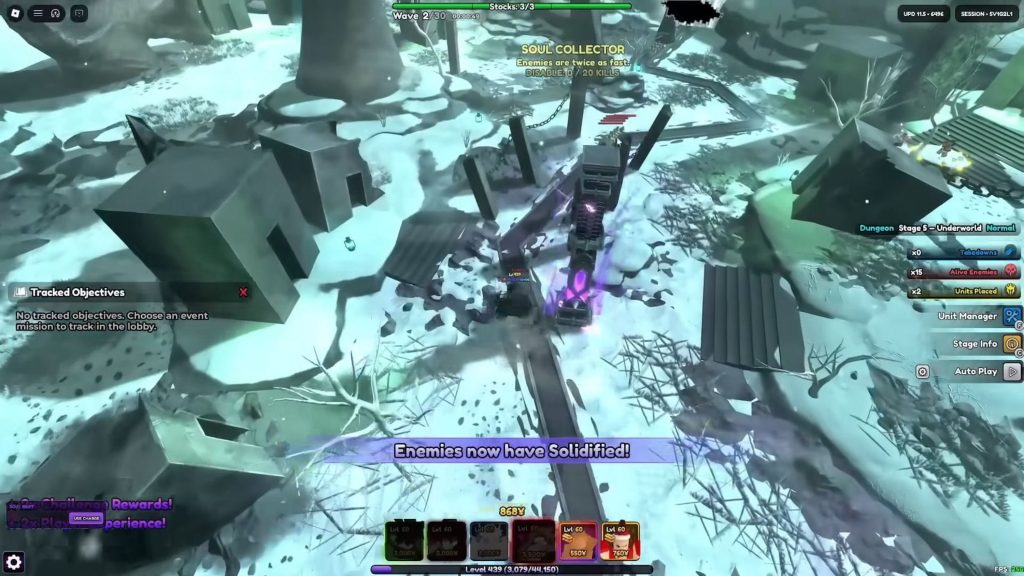
Task: Open the Roblox chat bubble icon
Action: 79,13
